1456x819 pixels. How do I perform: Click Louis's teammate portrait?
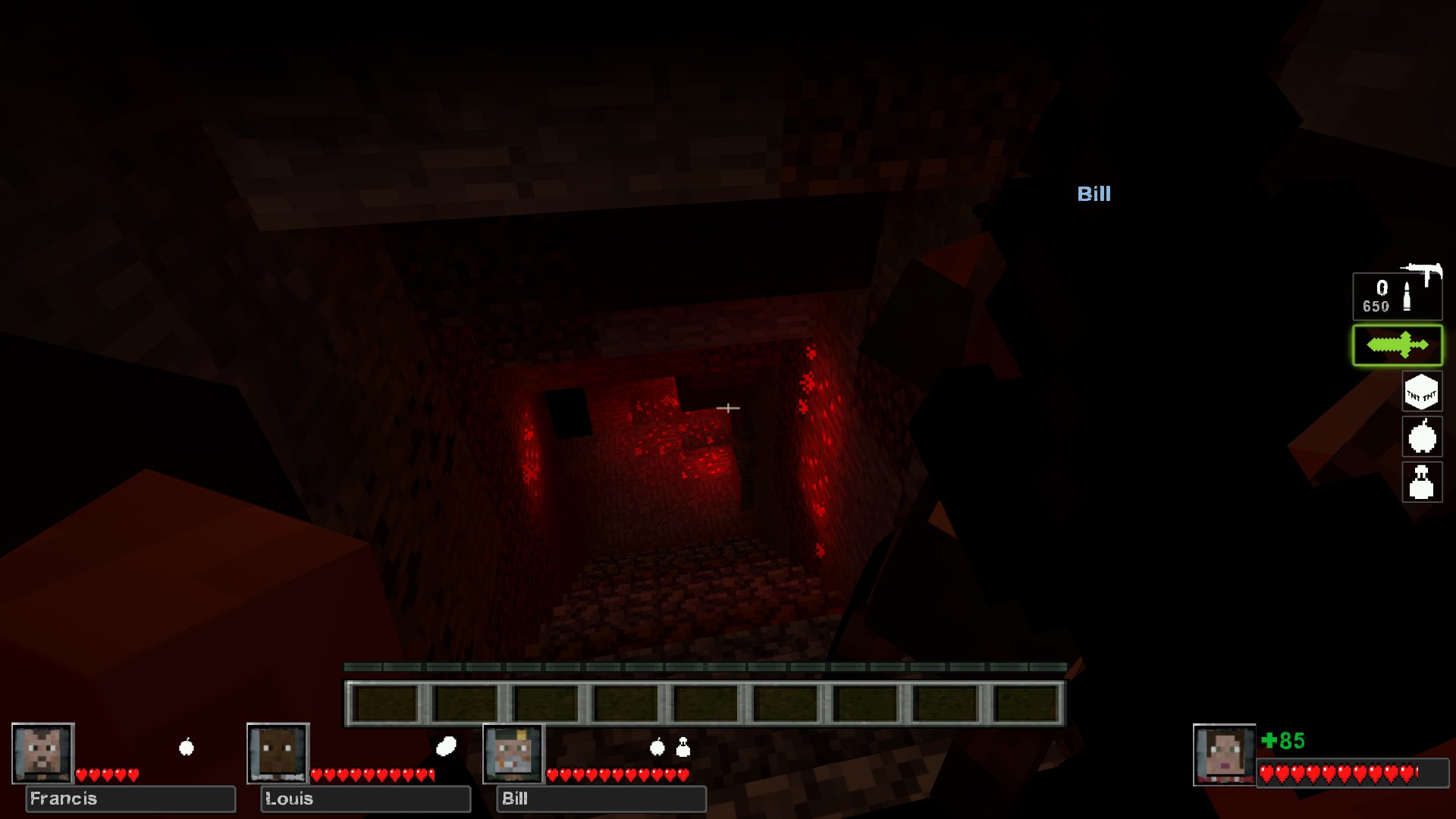pos(278,753)
